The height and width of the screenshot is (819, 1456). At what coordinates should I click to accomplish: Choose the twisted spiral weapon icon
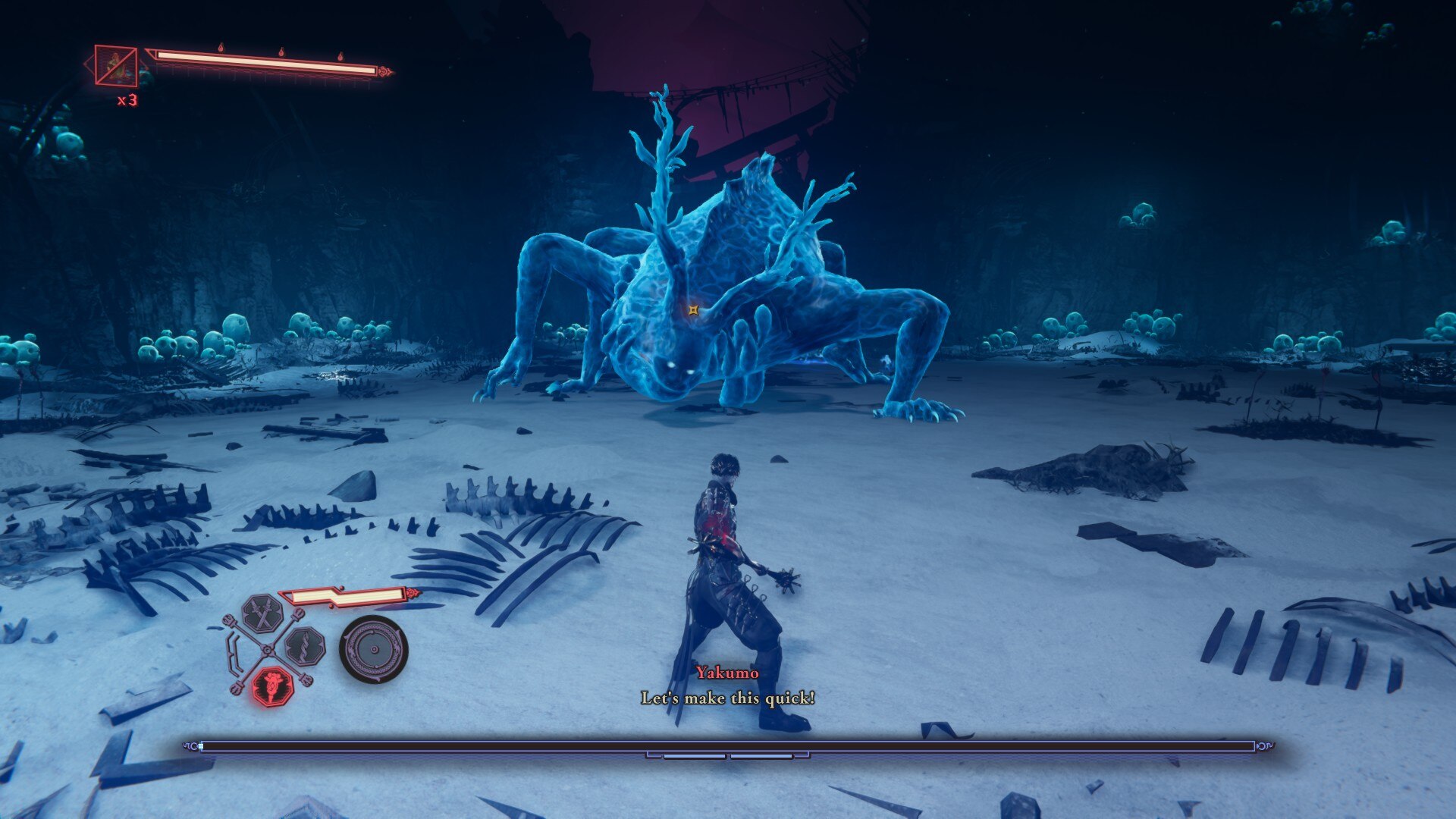pos(305,648)
